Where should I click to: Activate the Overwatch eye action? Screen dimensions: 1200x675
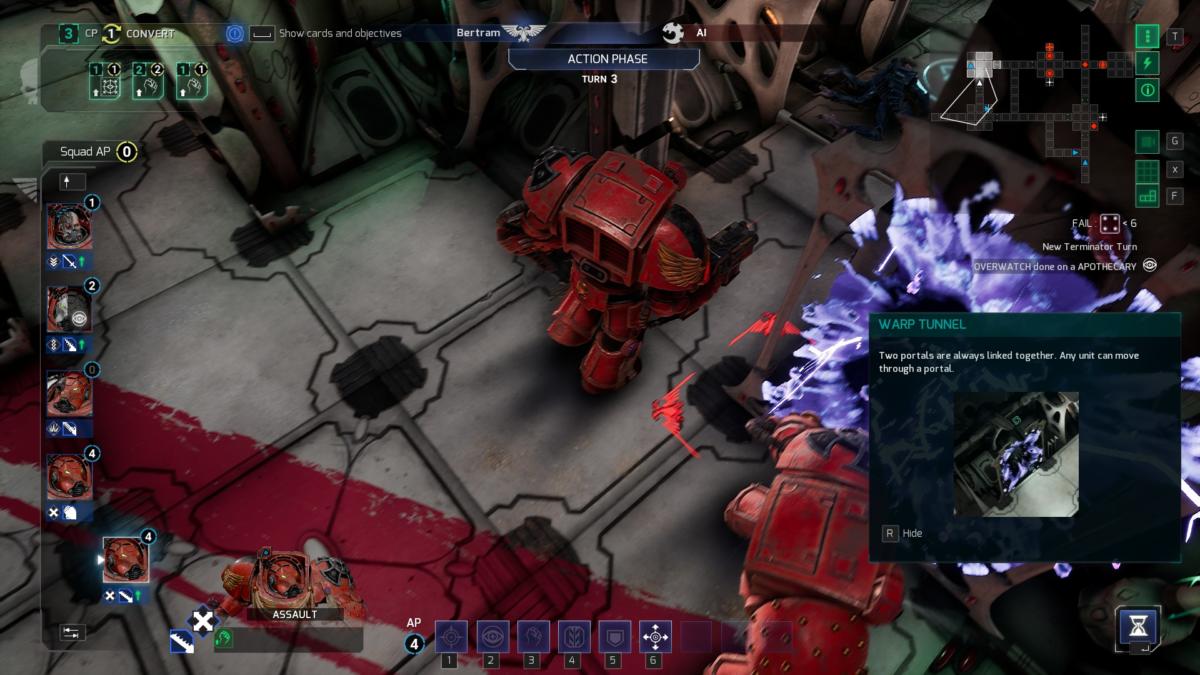click(492, 636)
